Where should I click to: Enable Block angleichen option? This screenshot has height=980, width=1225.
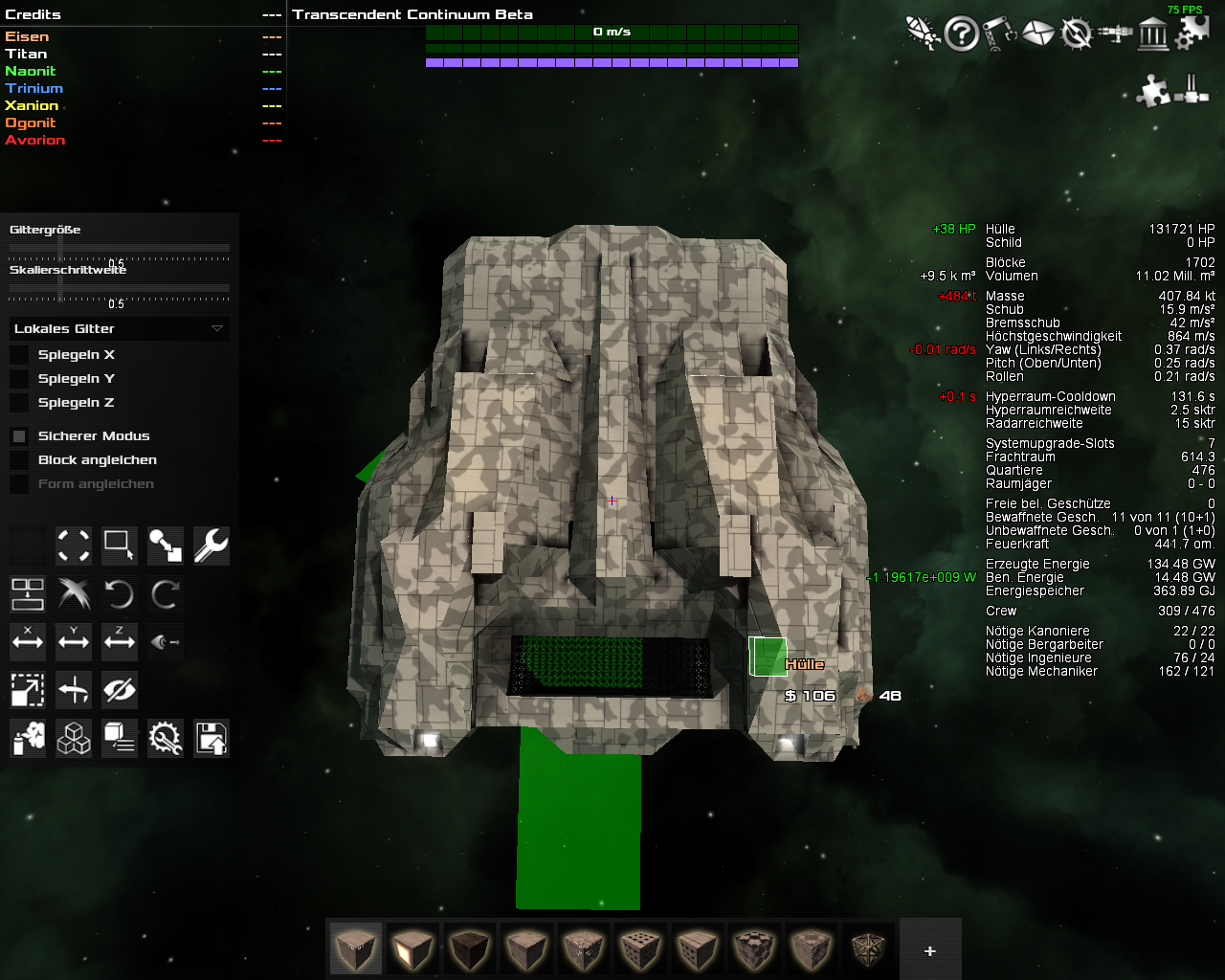(x=19, y=460)
